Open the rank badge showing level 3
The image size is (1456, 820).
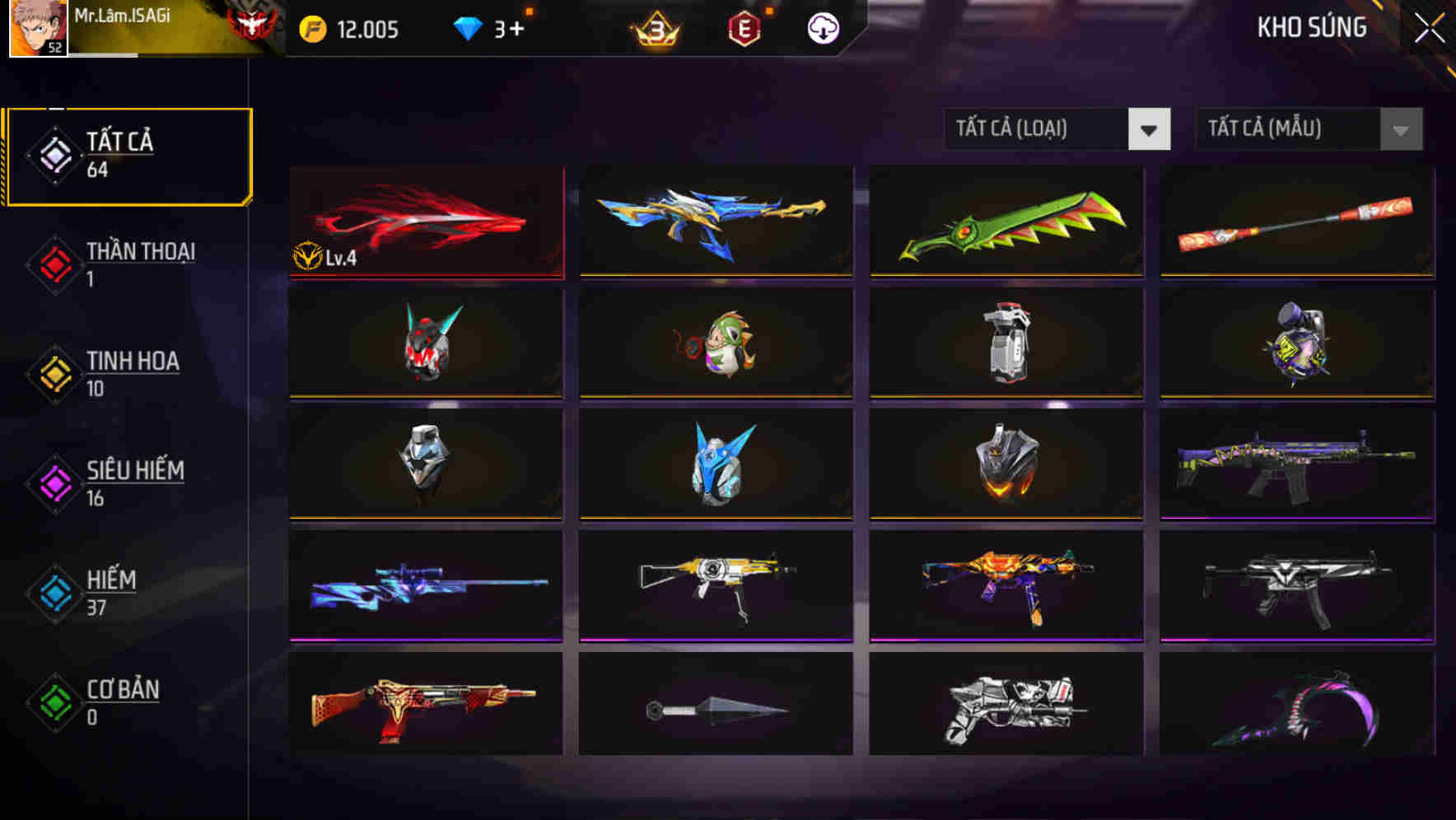[x=653, y=29]
